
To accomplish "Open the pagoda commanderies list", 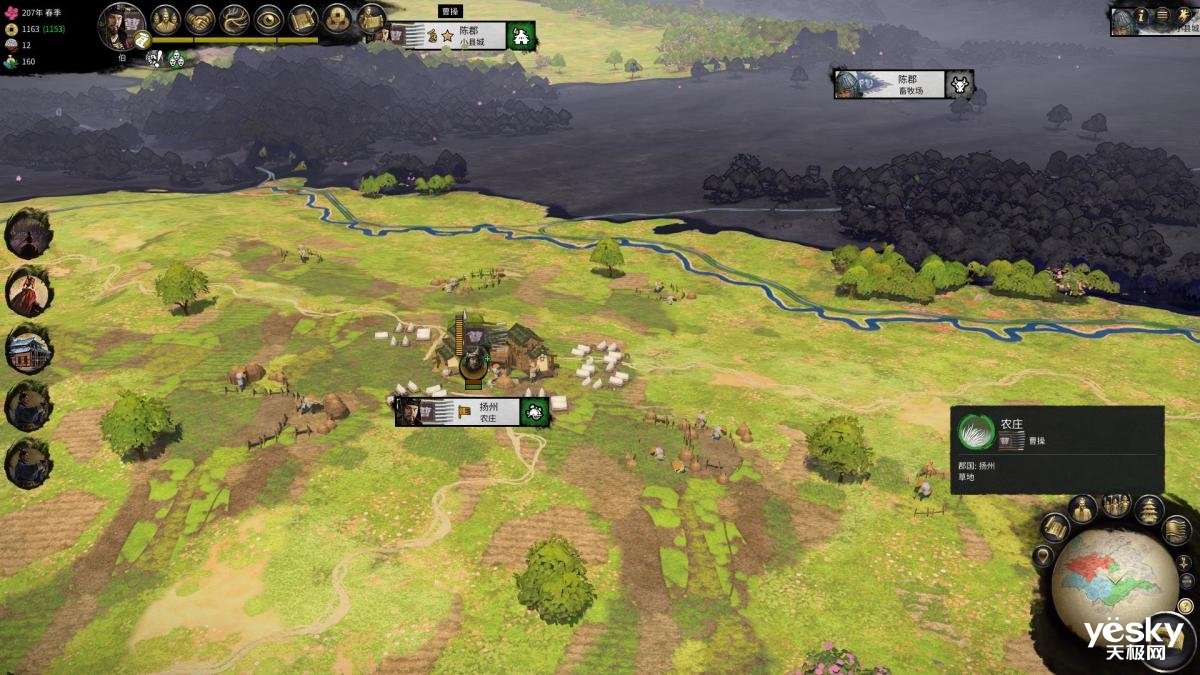I will point(1148,509).
